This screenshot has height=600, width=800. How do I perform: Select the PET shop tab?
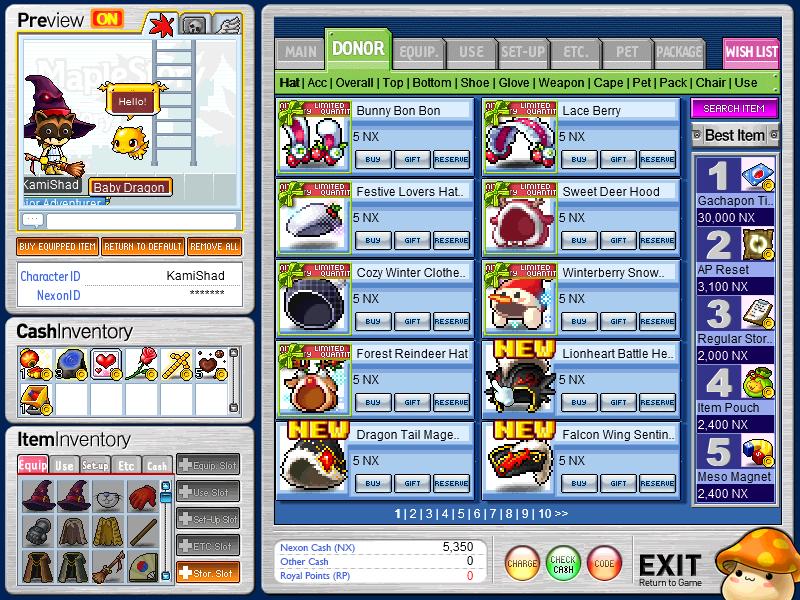click(627, 51)
